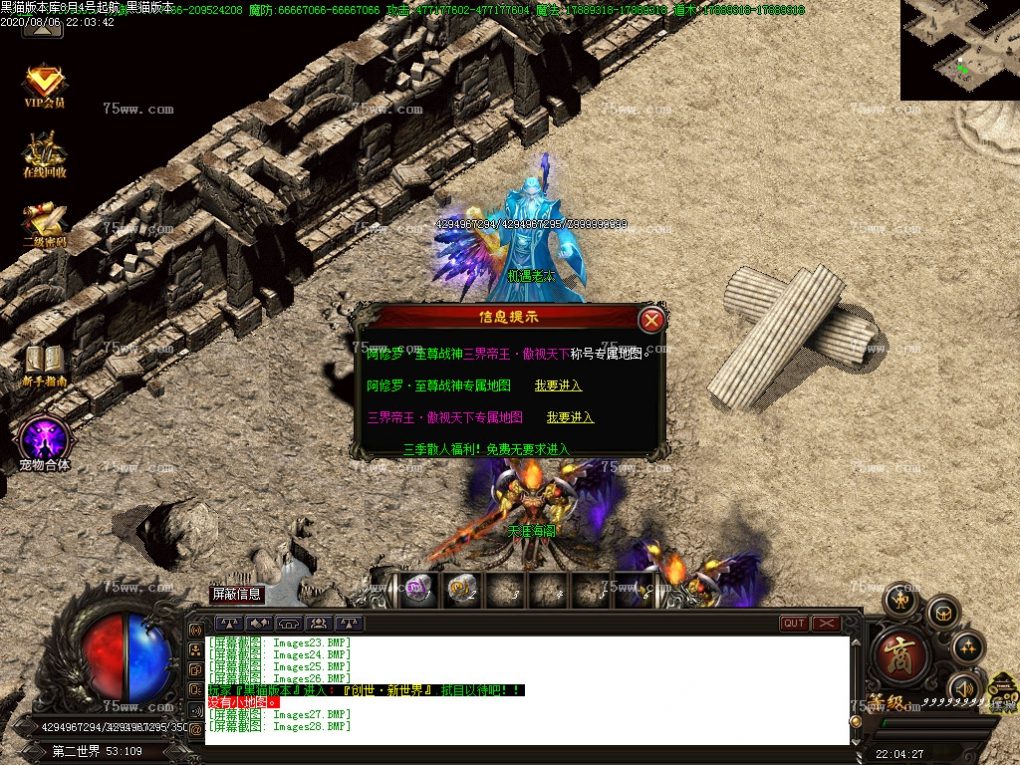Open the 新手指南 beginner guide book

click(45, 364)
